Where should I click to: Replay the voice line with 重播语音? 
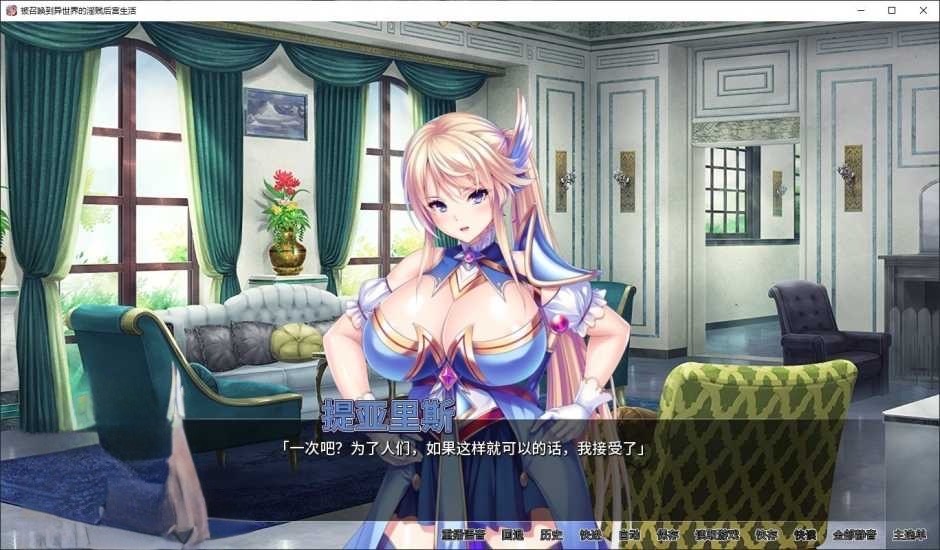pos(463,535)
